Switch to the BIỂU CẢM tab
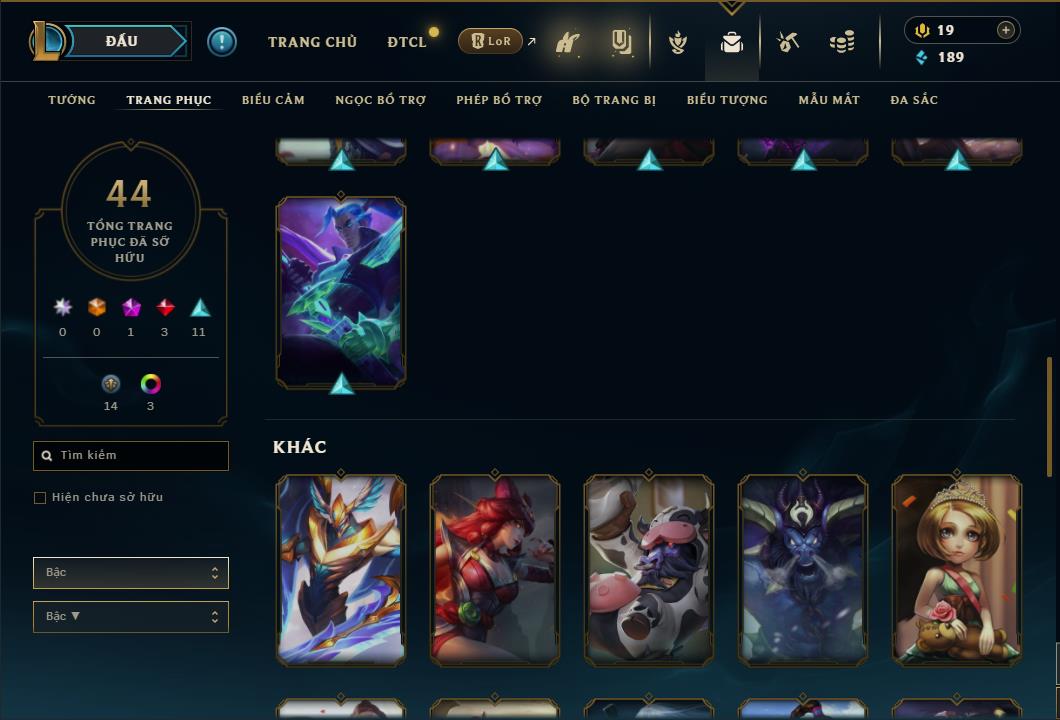Viewport: 1060px width, 720px height. click(x=273, y=100)
